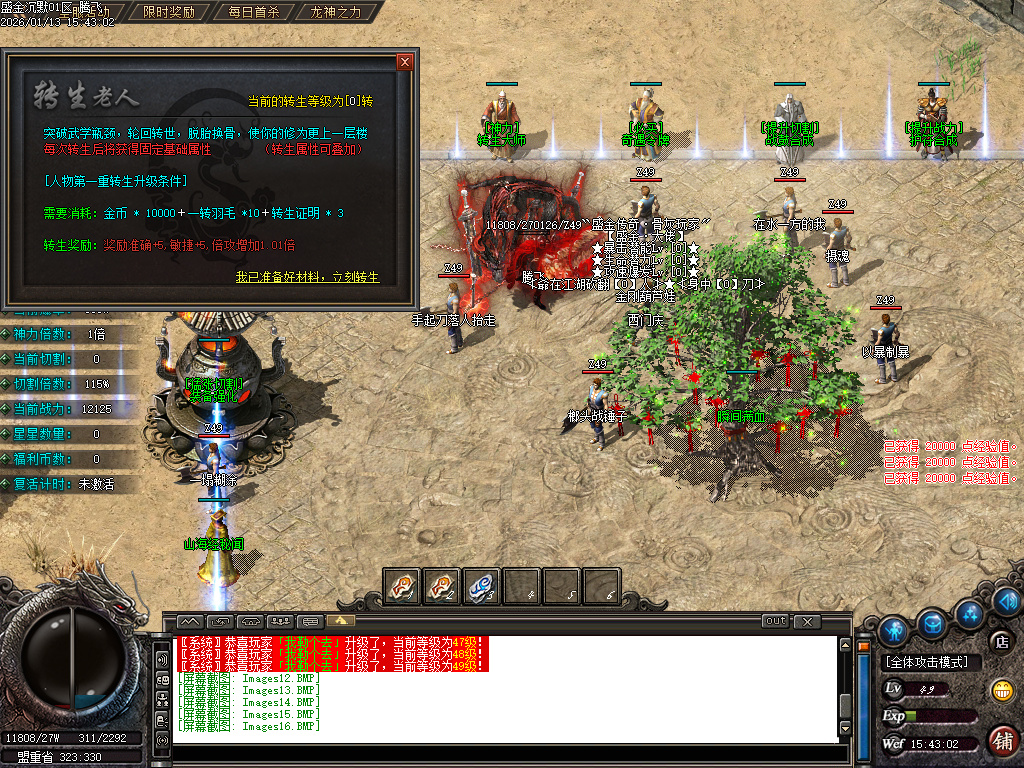Close the 转生老人 dialog window
The width and height of the screenshot is (1024, 768).
(405, 62)
